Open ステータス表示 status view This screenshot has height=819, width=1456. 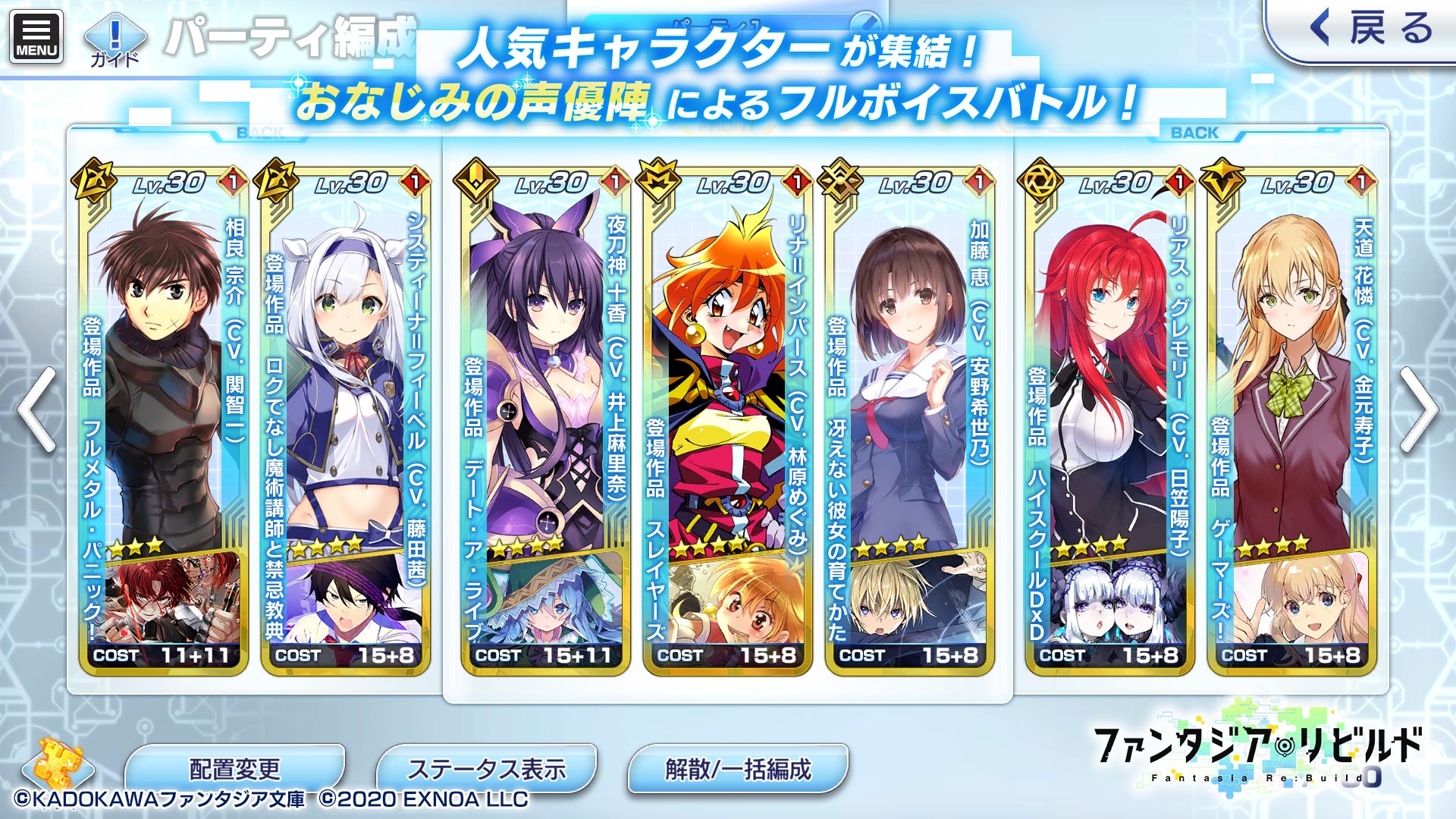point(486,769)
